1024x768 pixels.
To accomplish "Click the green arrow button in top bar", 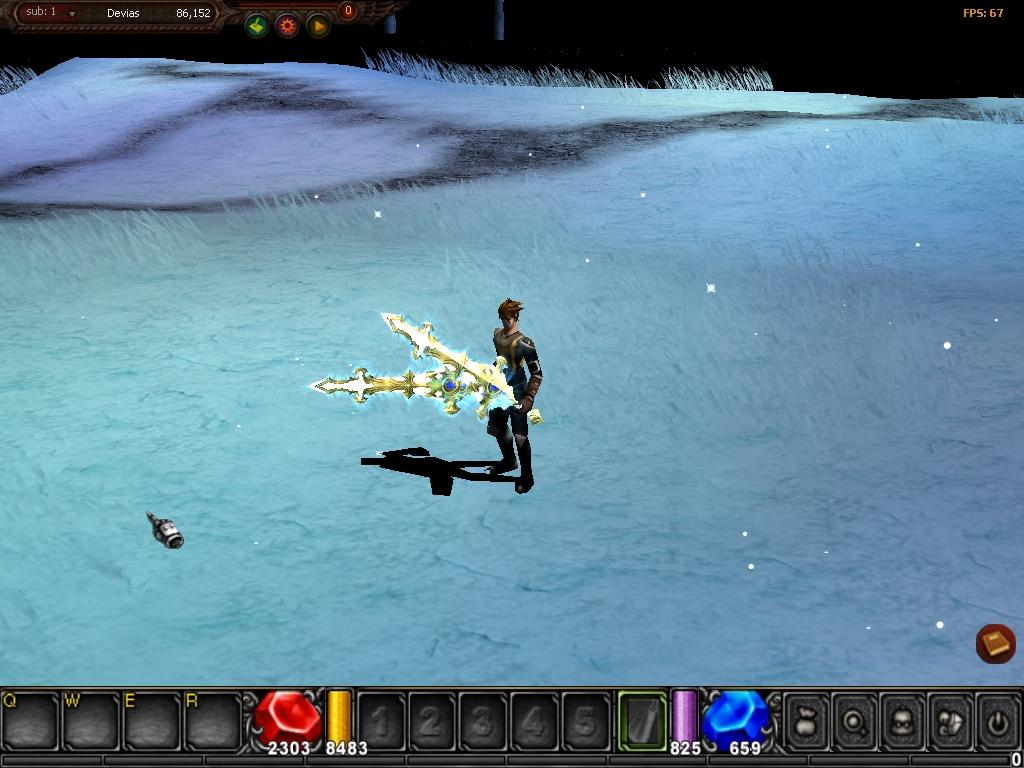I will [x=257, y=26].
